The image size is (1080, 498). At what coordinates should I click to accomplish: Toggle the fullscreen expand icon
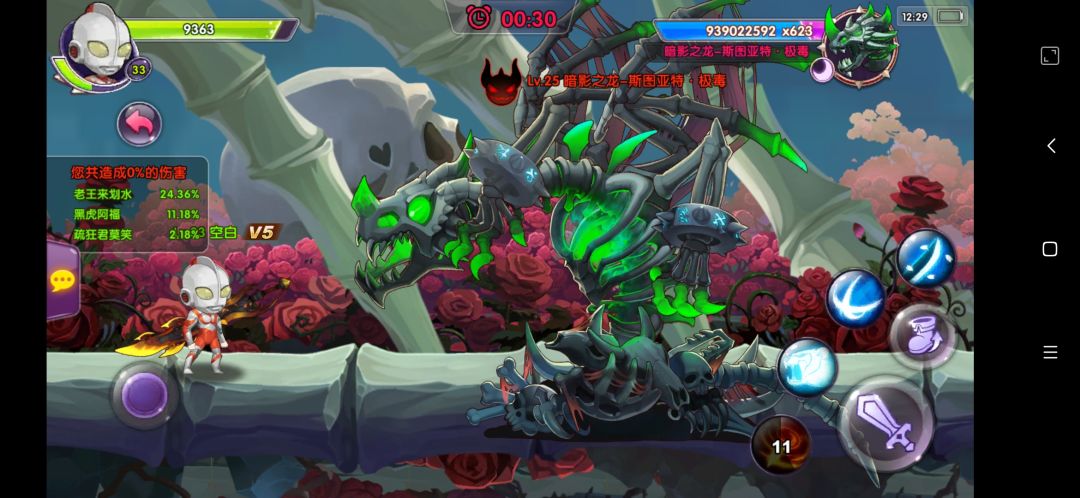[1050, 56]
